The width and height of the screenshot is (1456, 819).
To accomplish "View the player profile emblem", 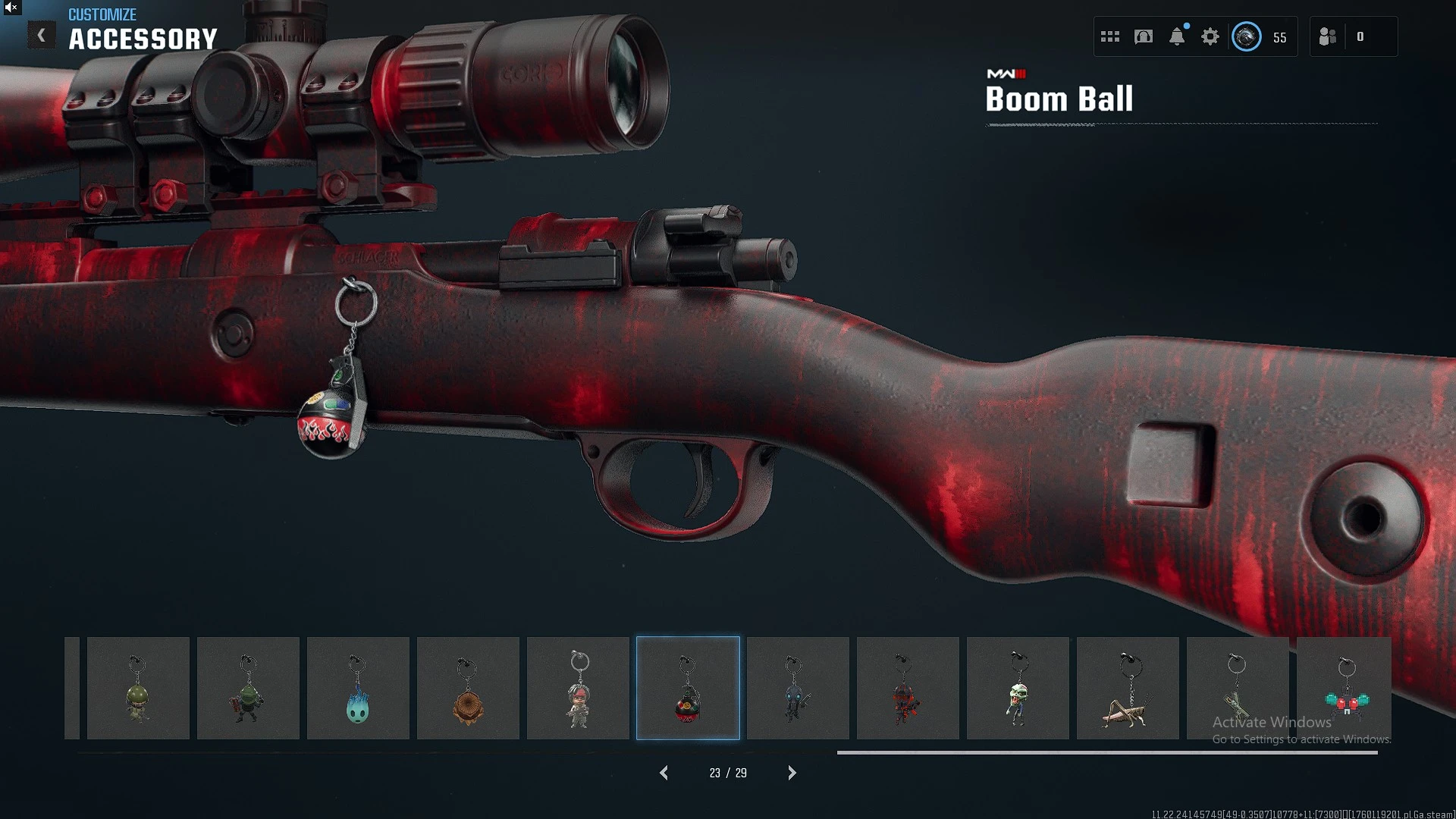I will tap(1247, 36).
